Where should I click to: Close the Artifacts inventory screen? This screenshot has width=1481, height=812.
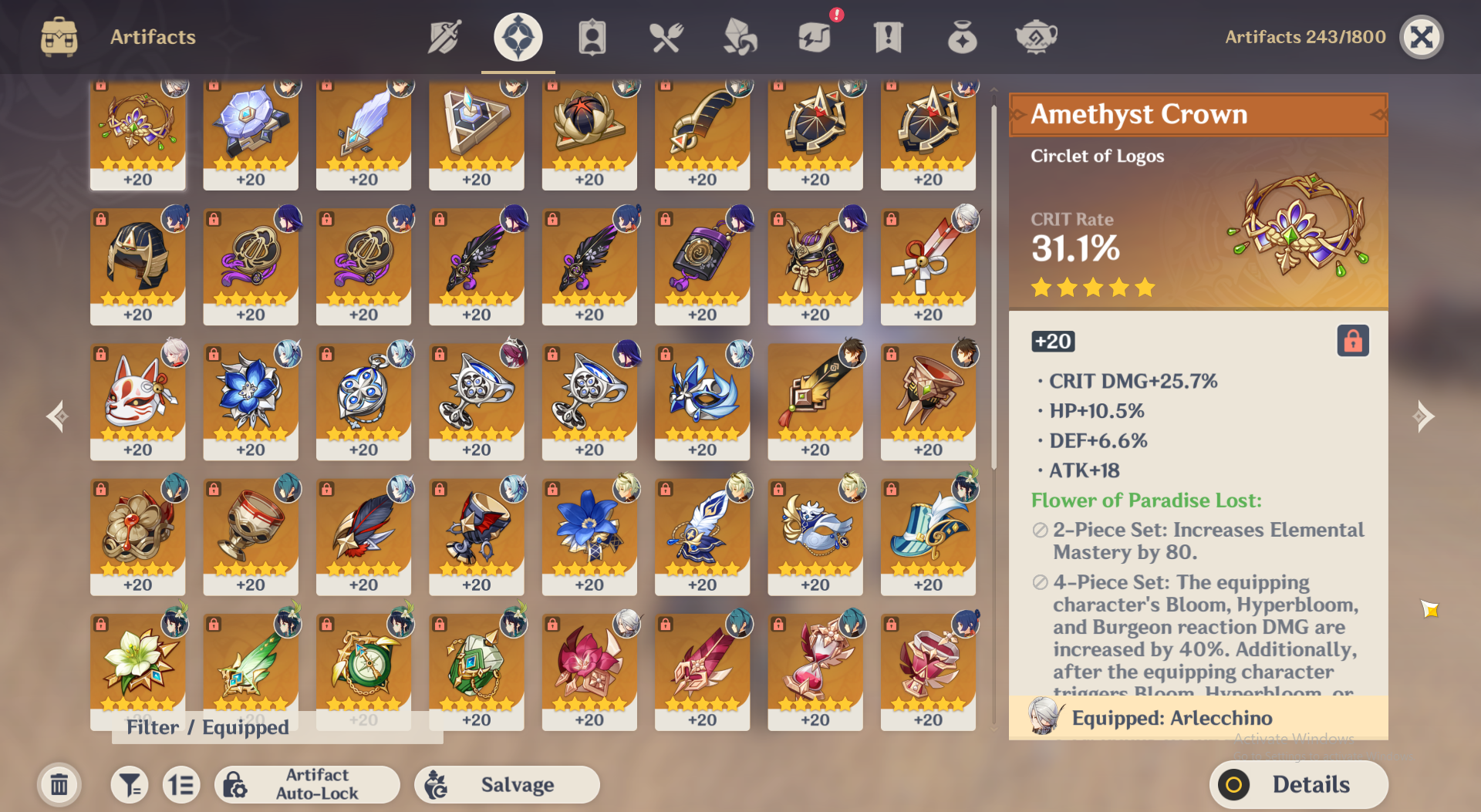click(x=1421, y=37)
